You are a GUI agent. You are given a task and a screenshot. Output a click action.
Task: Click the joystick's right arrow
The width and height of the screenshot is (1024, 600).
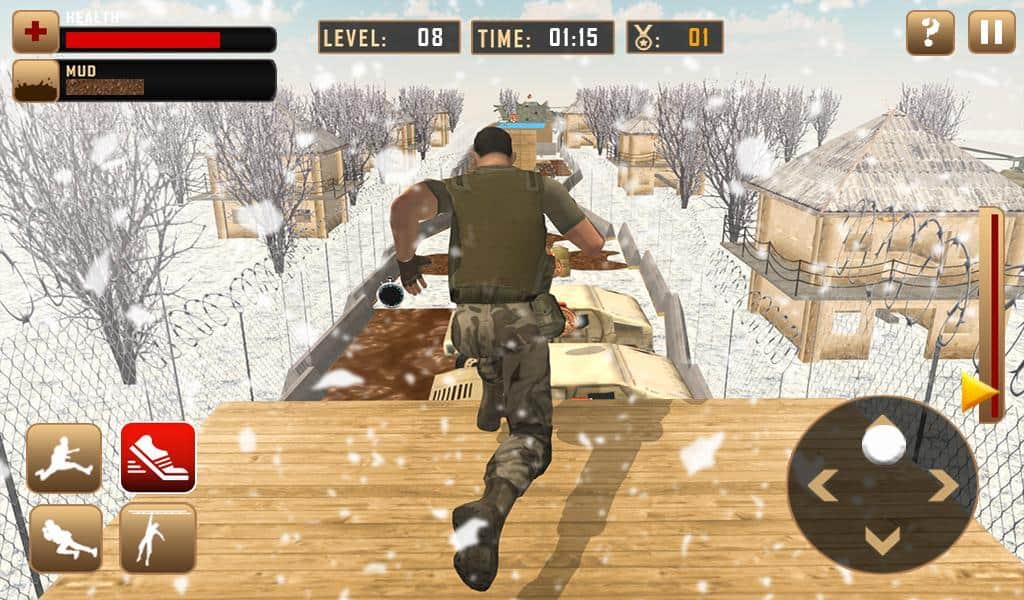(944, 486)
